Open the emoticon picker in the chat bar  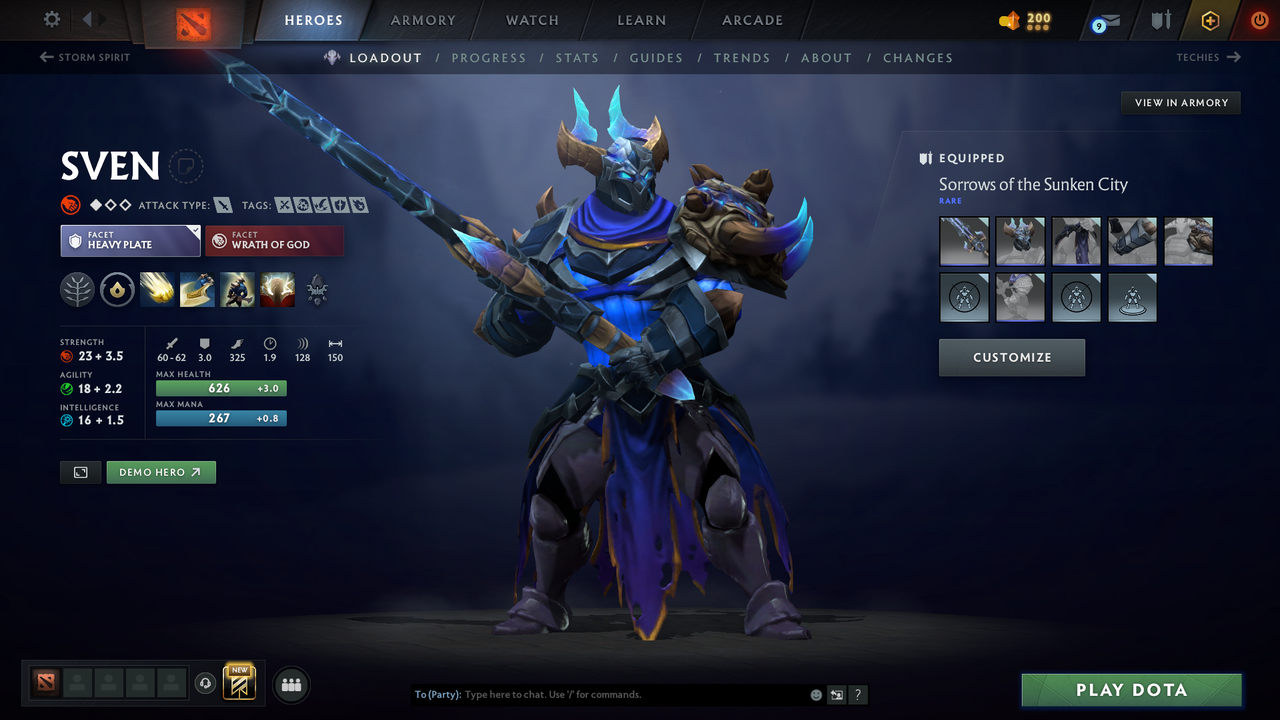tap(815, 694)
